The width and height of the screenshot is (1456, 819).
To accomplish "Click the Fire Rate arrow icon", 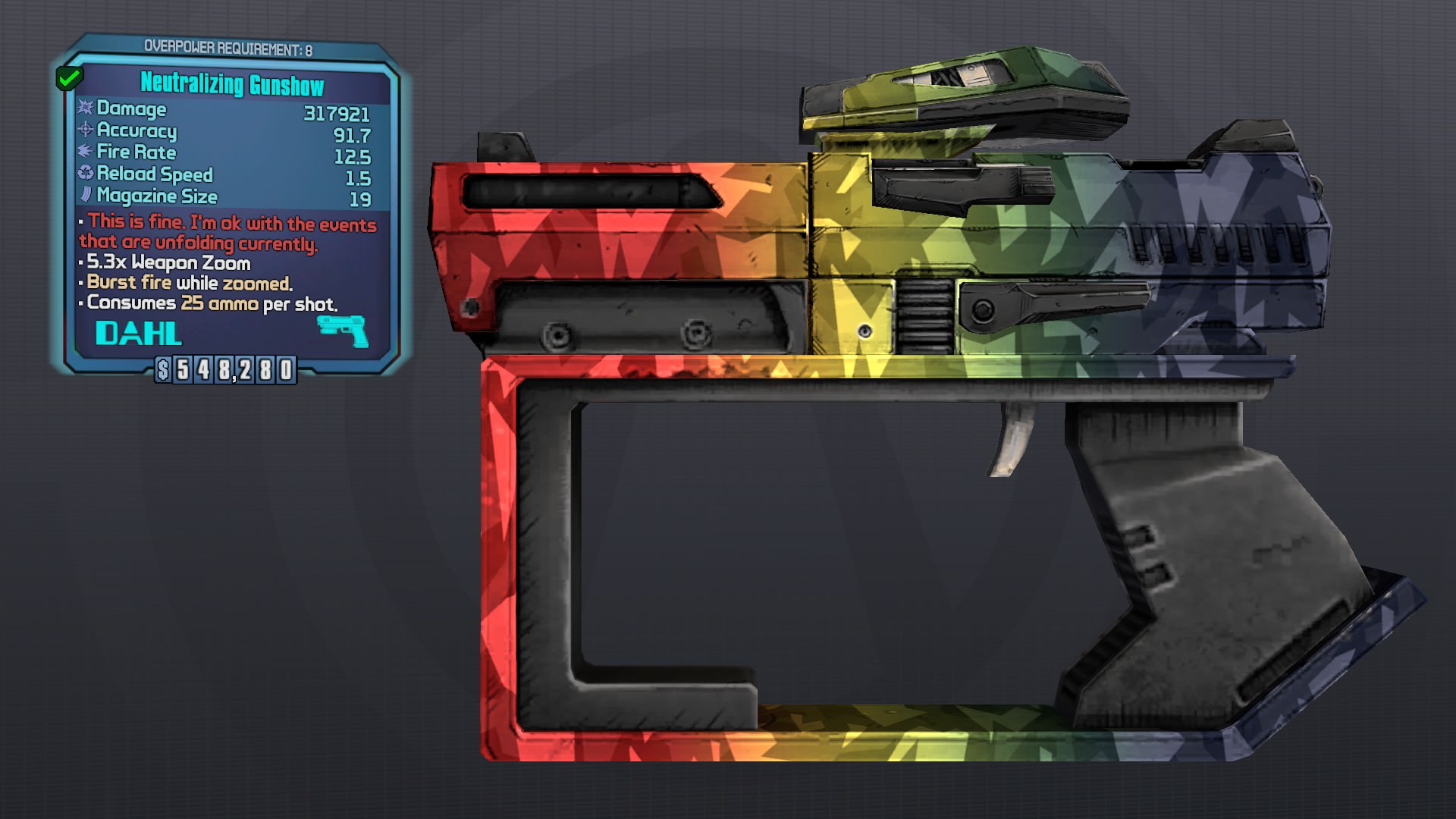I will tap(85, 152).
